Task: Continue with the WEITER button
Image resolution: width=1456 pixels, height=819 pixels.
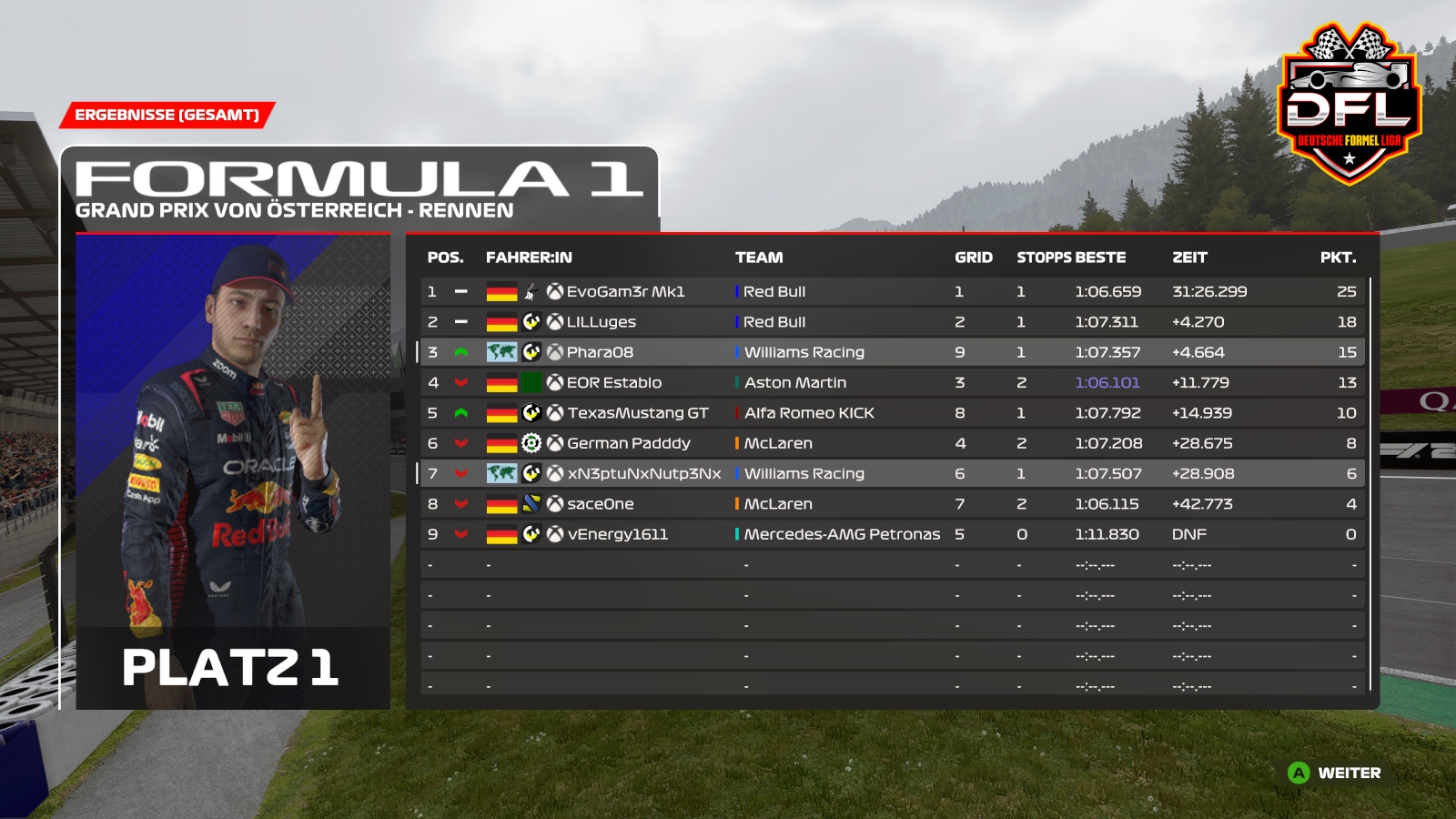Action: (1335, 773)
